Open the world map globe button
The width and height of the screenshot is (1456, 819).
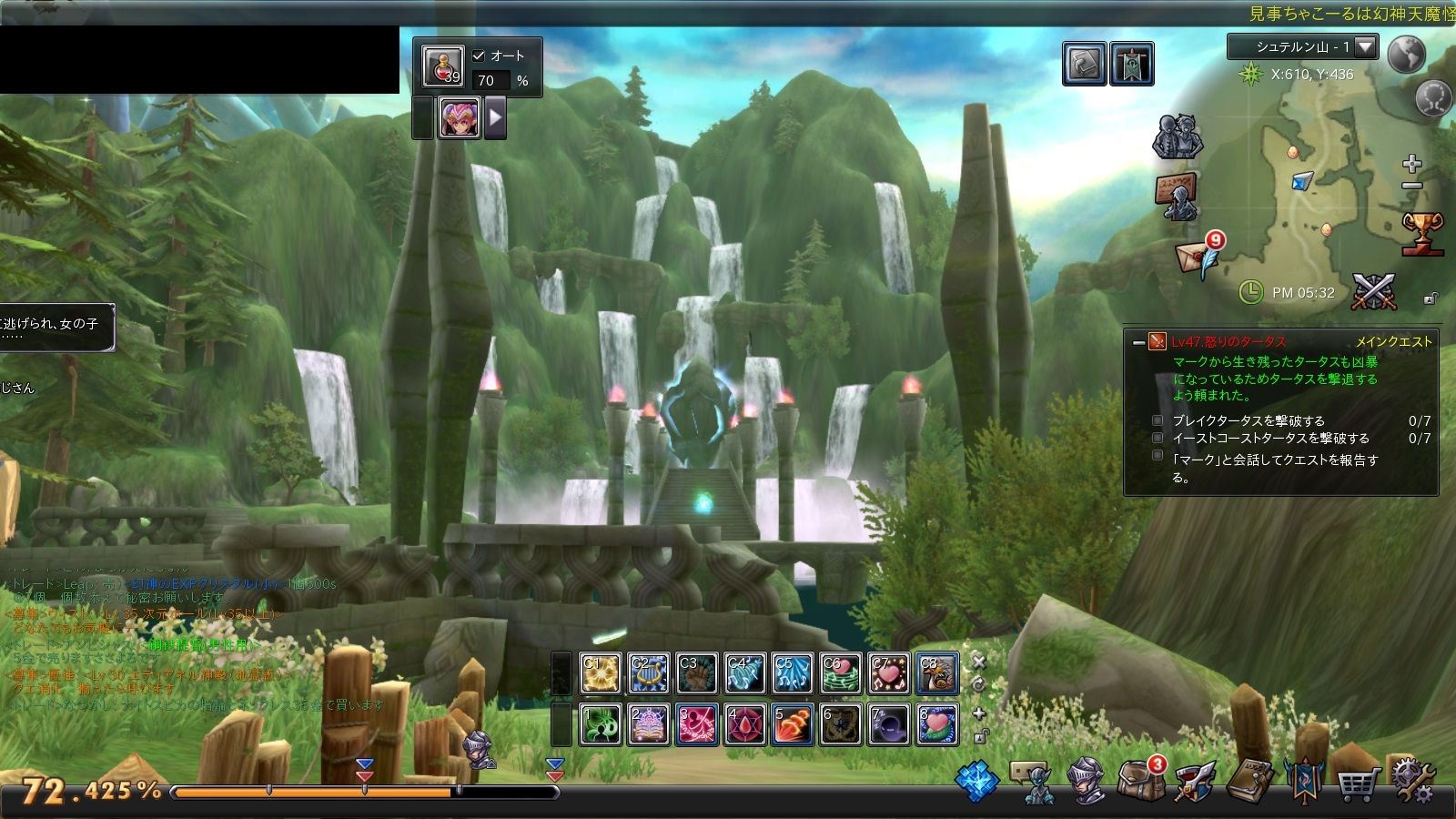pyautogui.click(x=1406, y=55)
